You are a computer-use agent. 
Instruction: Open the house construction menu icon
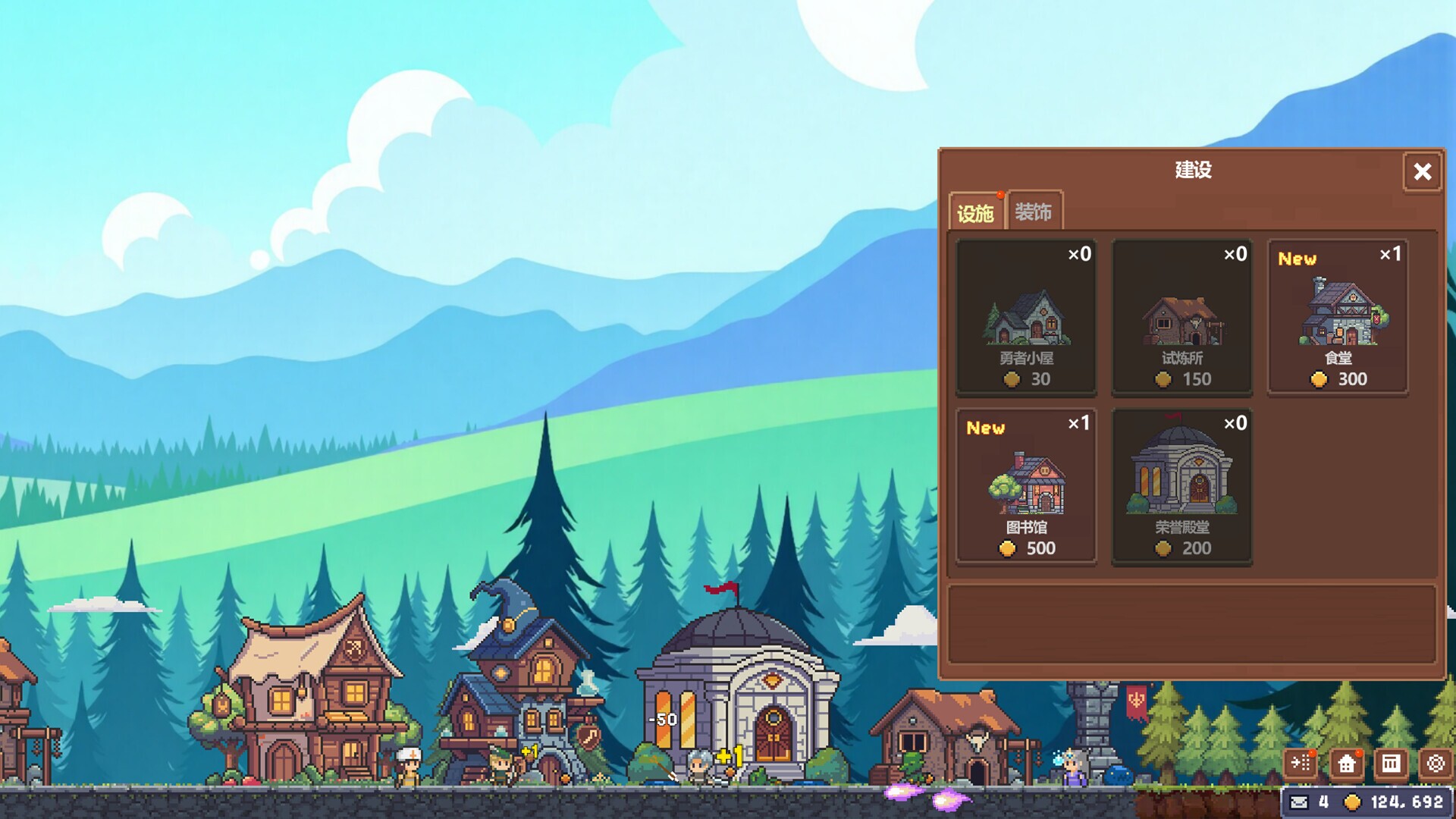[x=1345, y=764]
